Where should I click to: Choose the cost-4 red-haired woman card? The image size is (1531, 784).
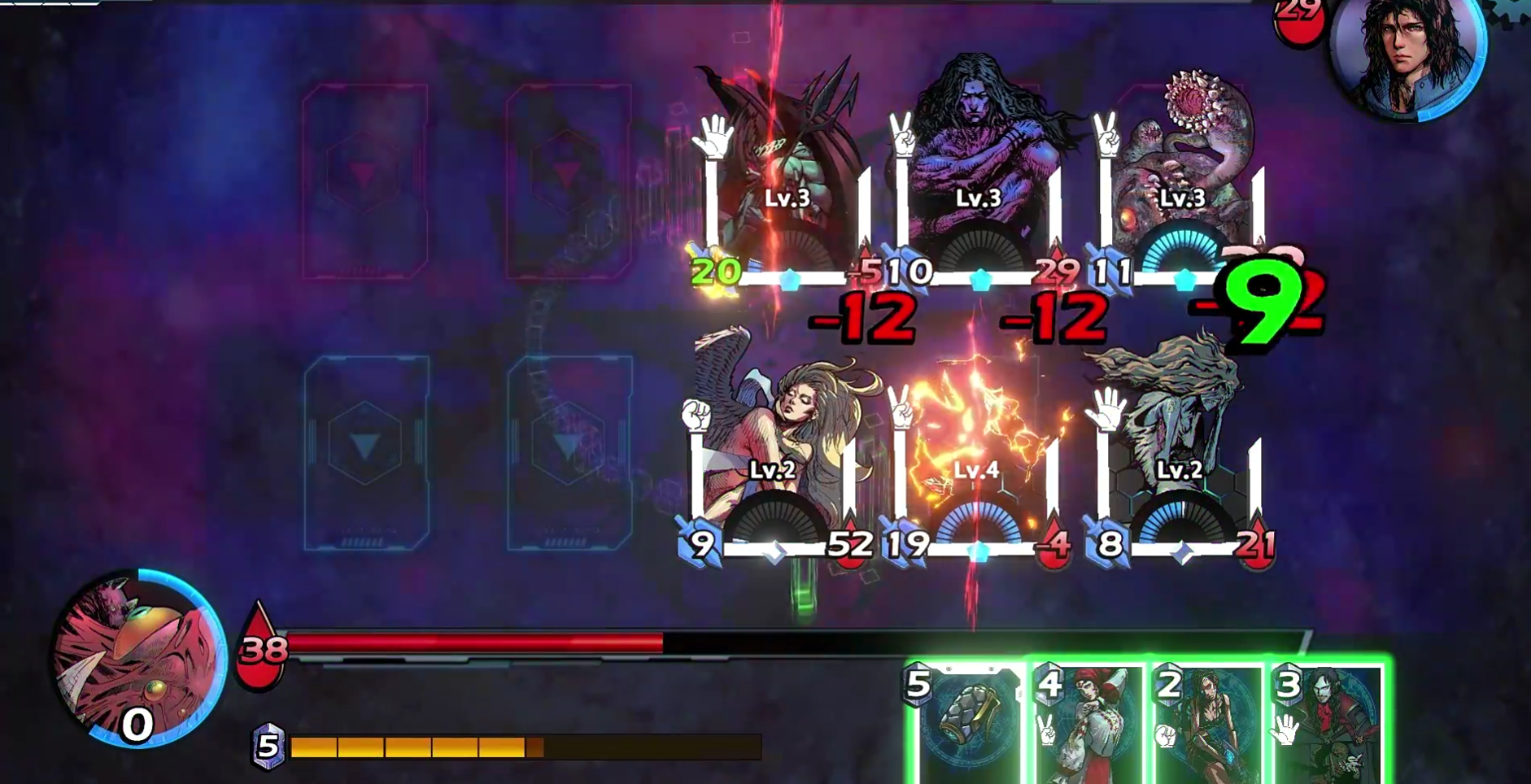(1087, 724)
